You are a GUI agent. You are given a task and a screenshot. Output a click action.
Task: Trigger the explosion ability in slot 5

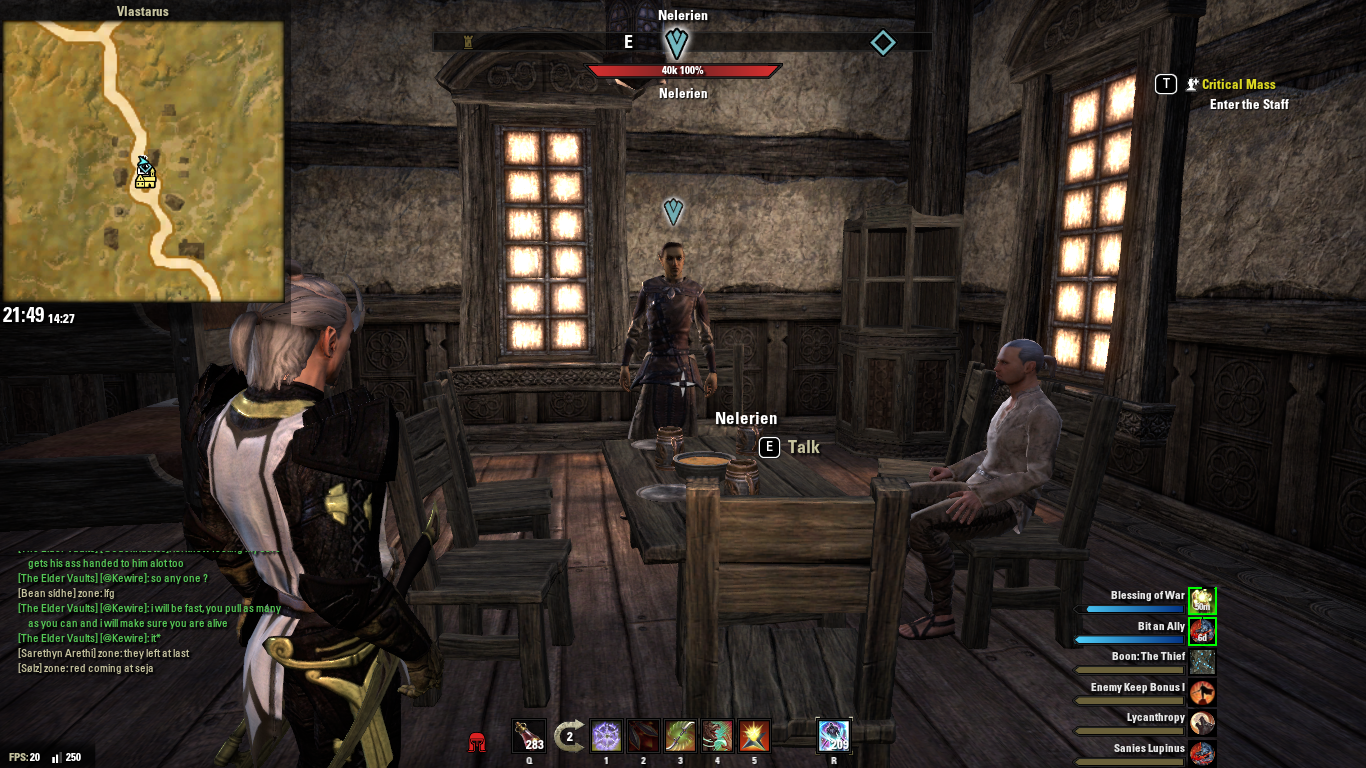[753, 736]
